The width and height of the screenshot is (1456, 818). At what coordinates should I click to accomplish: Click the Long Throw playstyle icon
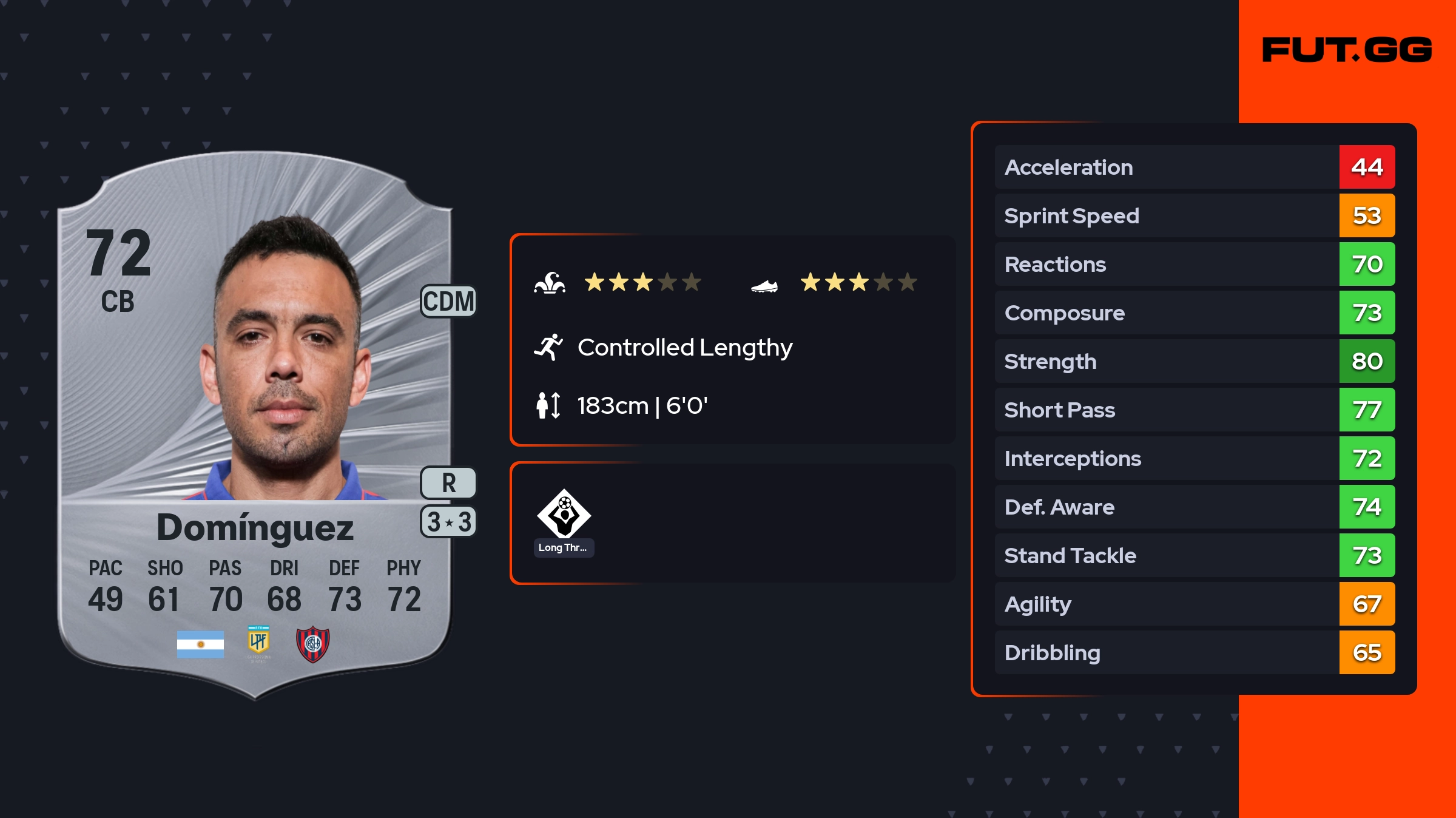(564, 514)
